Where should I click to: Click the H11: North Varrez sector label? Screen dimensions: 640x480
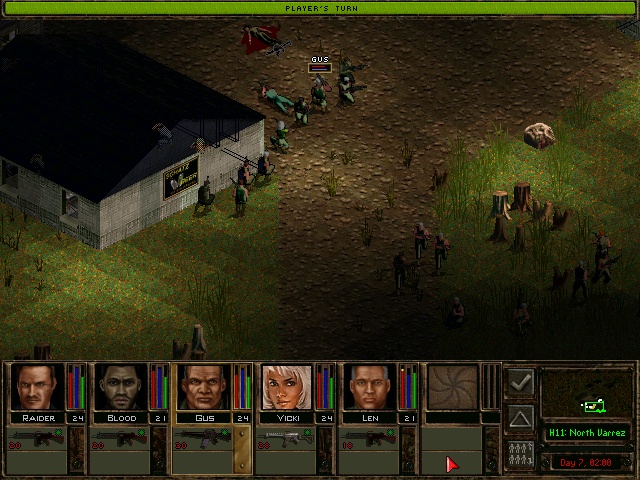587,433
